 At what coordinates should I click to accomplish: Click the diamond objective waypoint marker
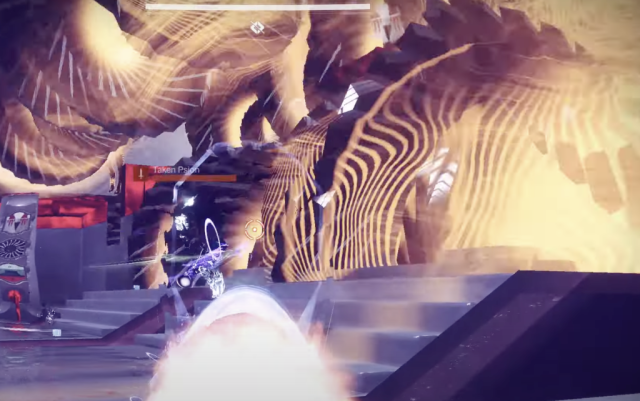(257, 27)
